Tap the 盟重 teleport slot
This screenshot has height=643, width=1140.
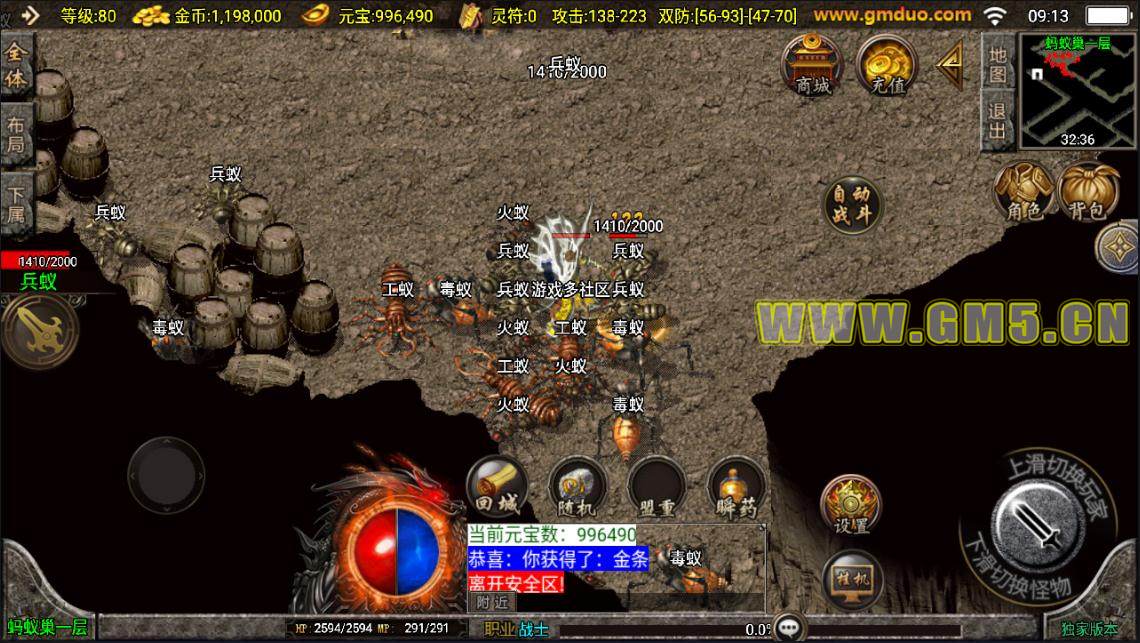click(x=657, y=489)
